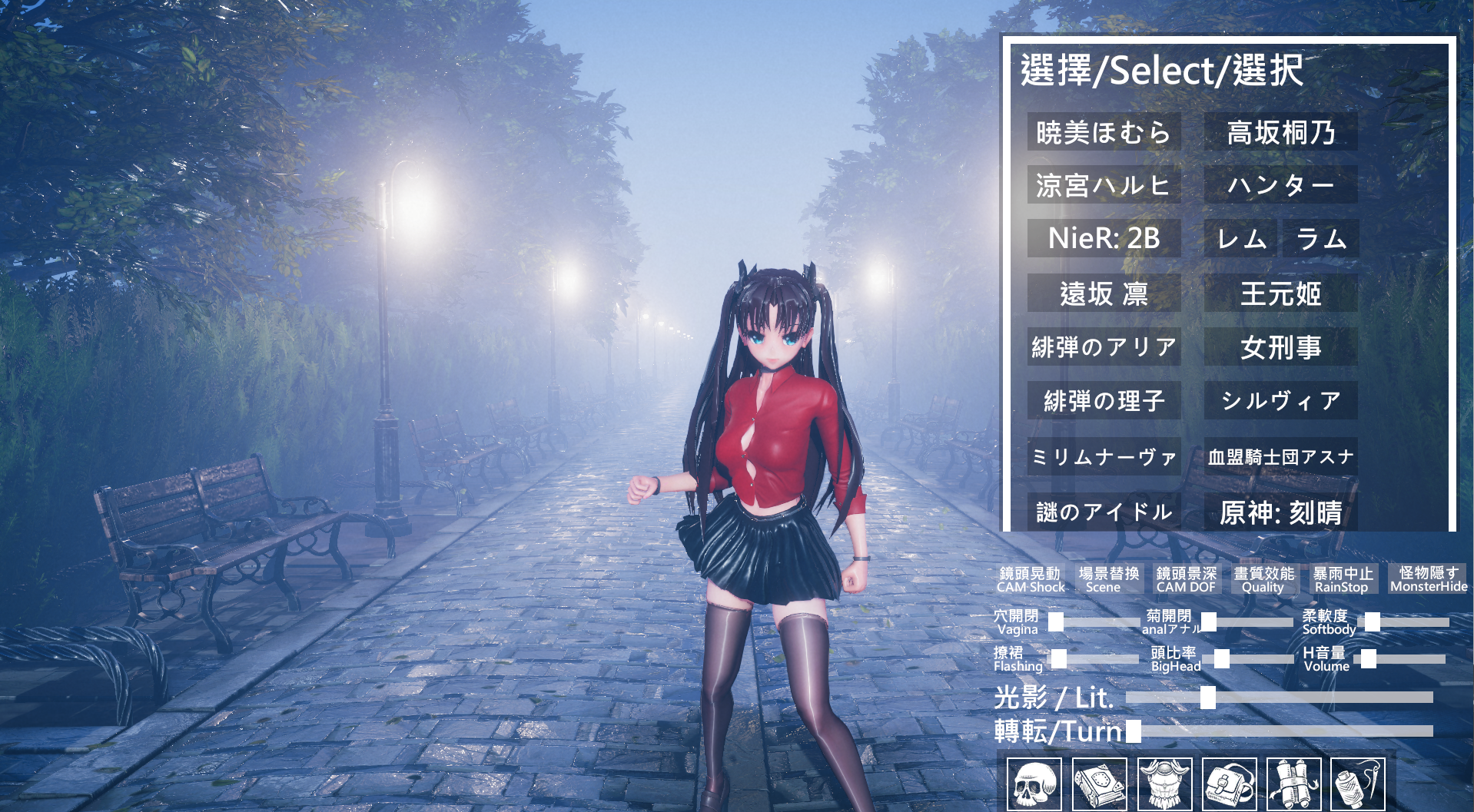Select NieR: 2B from the character list

[1104, 238]
